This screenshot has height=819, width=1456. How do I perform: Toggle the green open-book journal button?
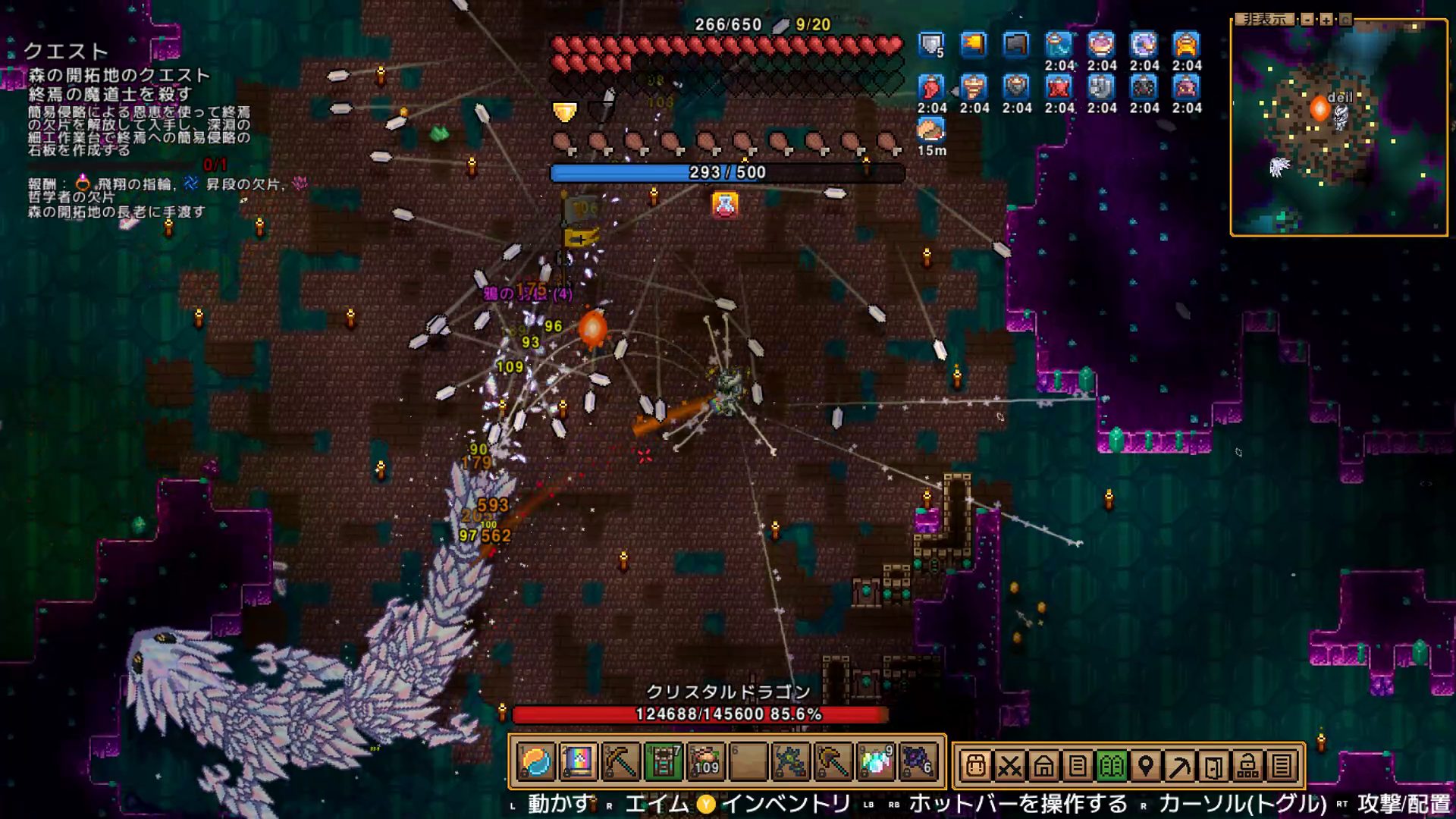coord(1112,767)
